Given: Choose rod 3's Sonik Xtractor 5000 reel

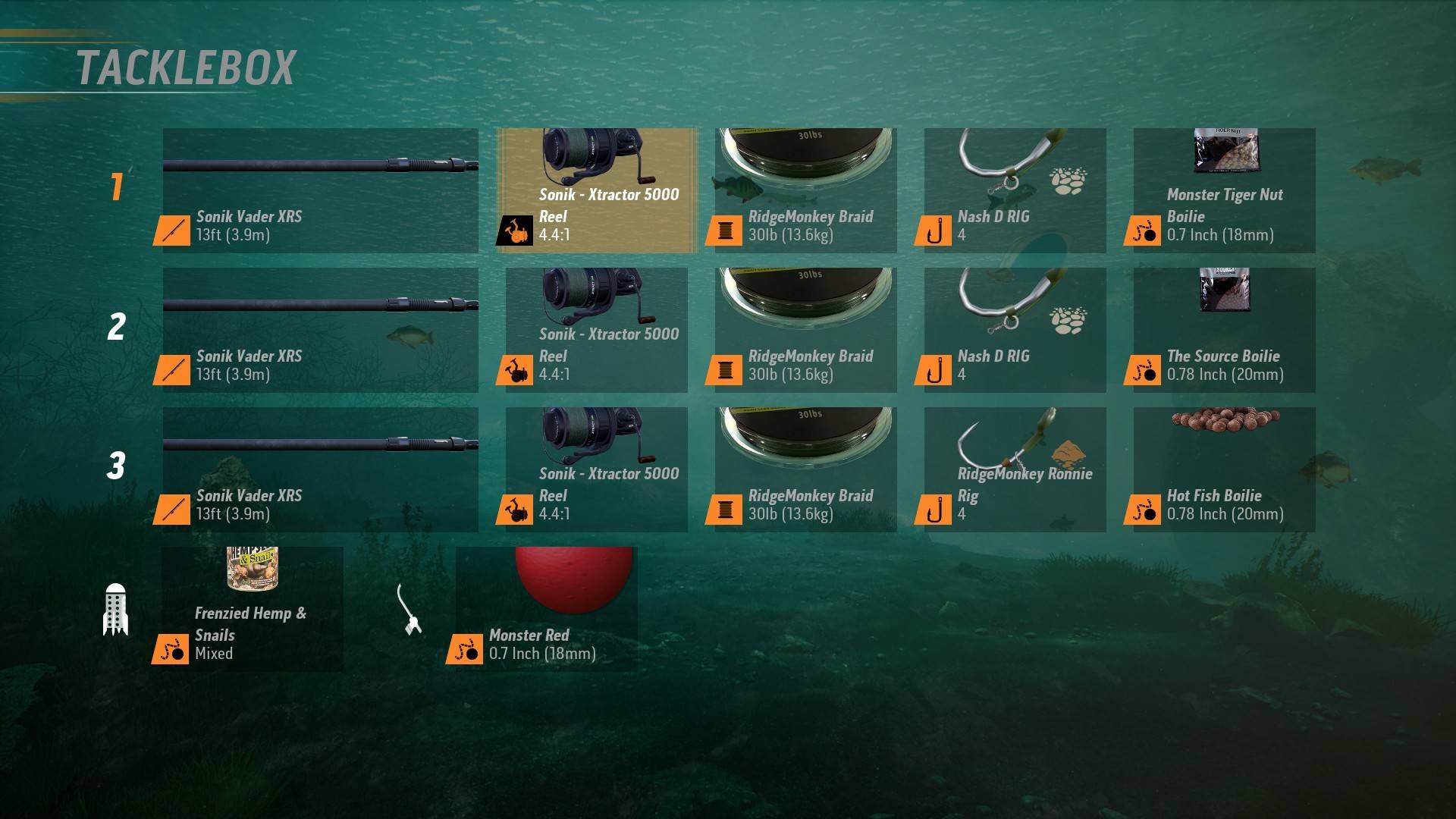Looking at the screenshot, I should 596,469.
